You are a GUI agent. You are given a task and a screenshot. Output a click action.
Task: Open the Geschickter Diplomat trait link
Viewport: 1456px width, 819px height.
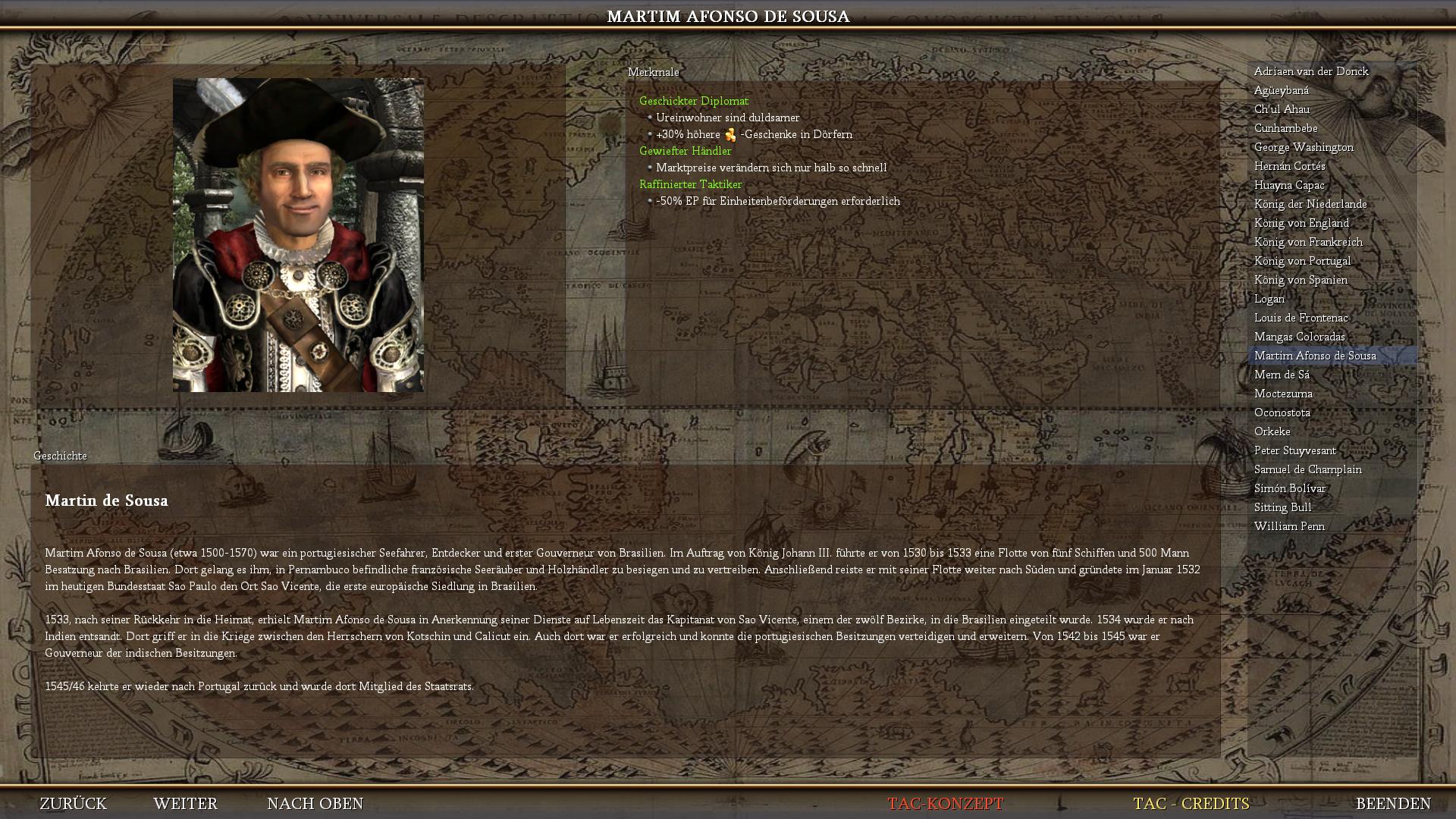pos(693,101)
